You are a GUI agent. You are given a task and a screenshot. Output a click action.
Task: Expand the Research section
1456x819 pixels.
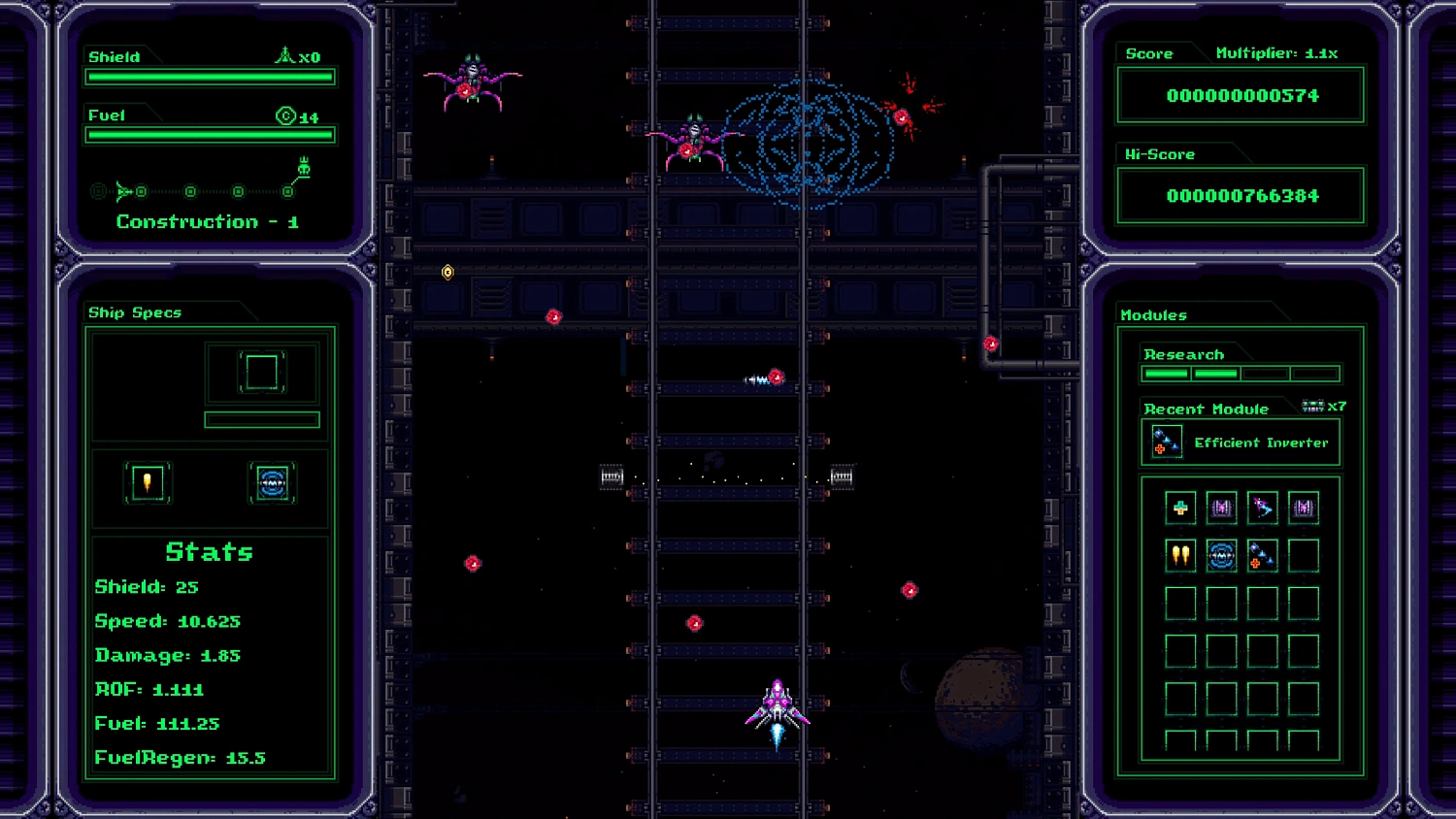tap(1183, 353)
